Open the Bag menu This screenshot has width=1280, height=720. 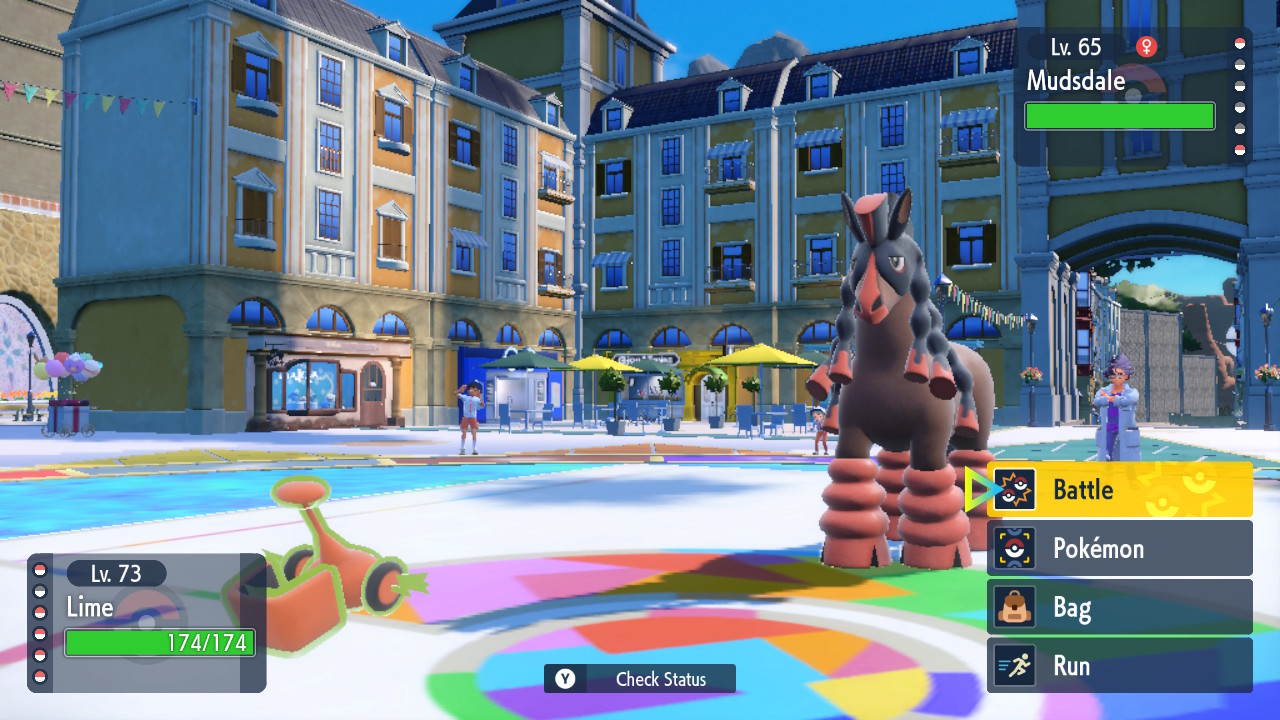click(x=1119, y=607)
